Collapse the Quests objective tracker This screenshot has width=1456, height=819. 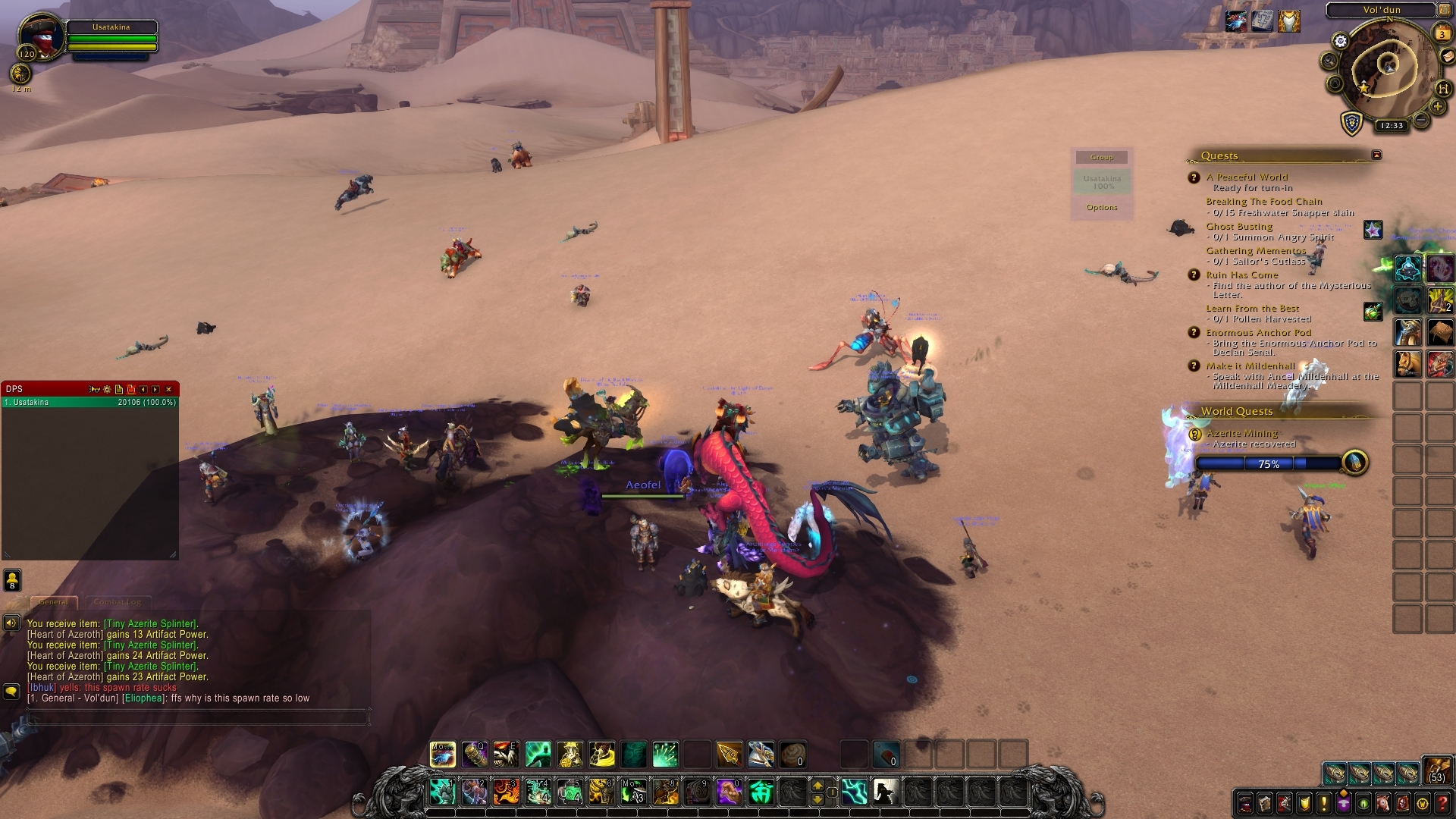(1376, 154)
